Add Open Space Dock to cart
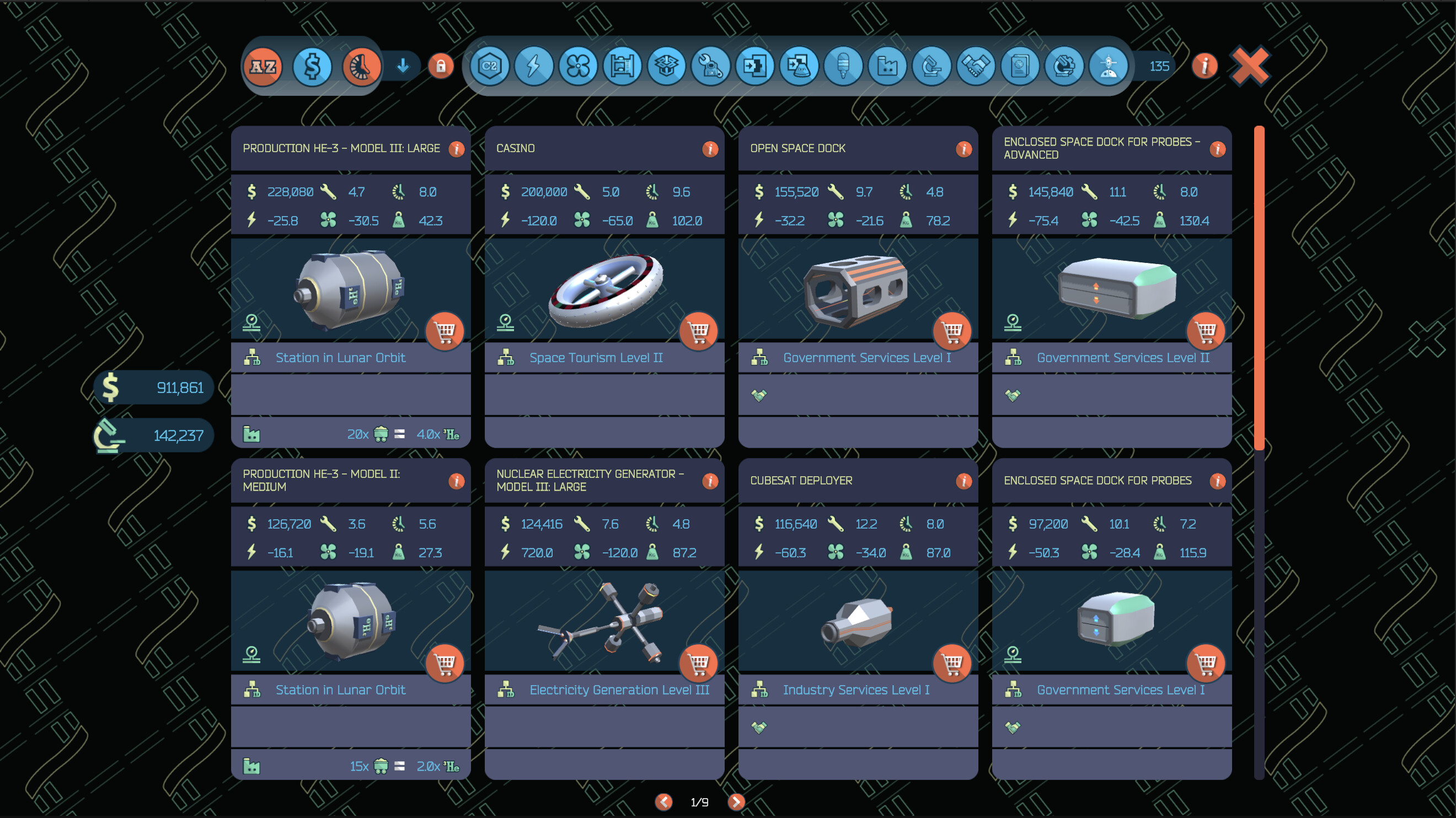 tap(952, 331)
